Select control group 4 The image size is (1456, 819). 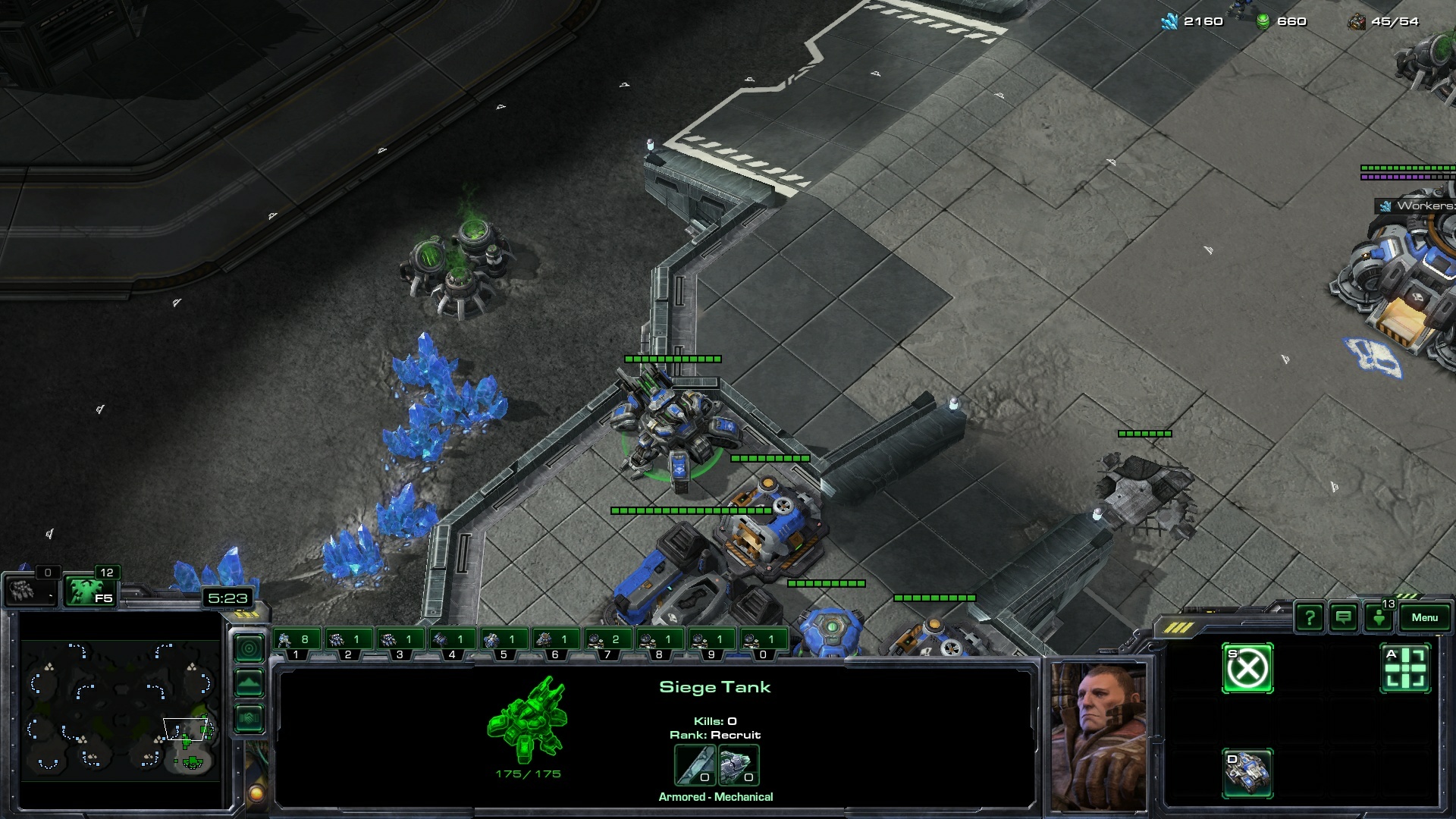coord(453,642)
